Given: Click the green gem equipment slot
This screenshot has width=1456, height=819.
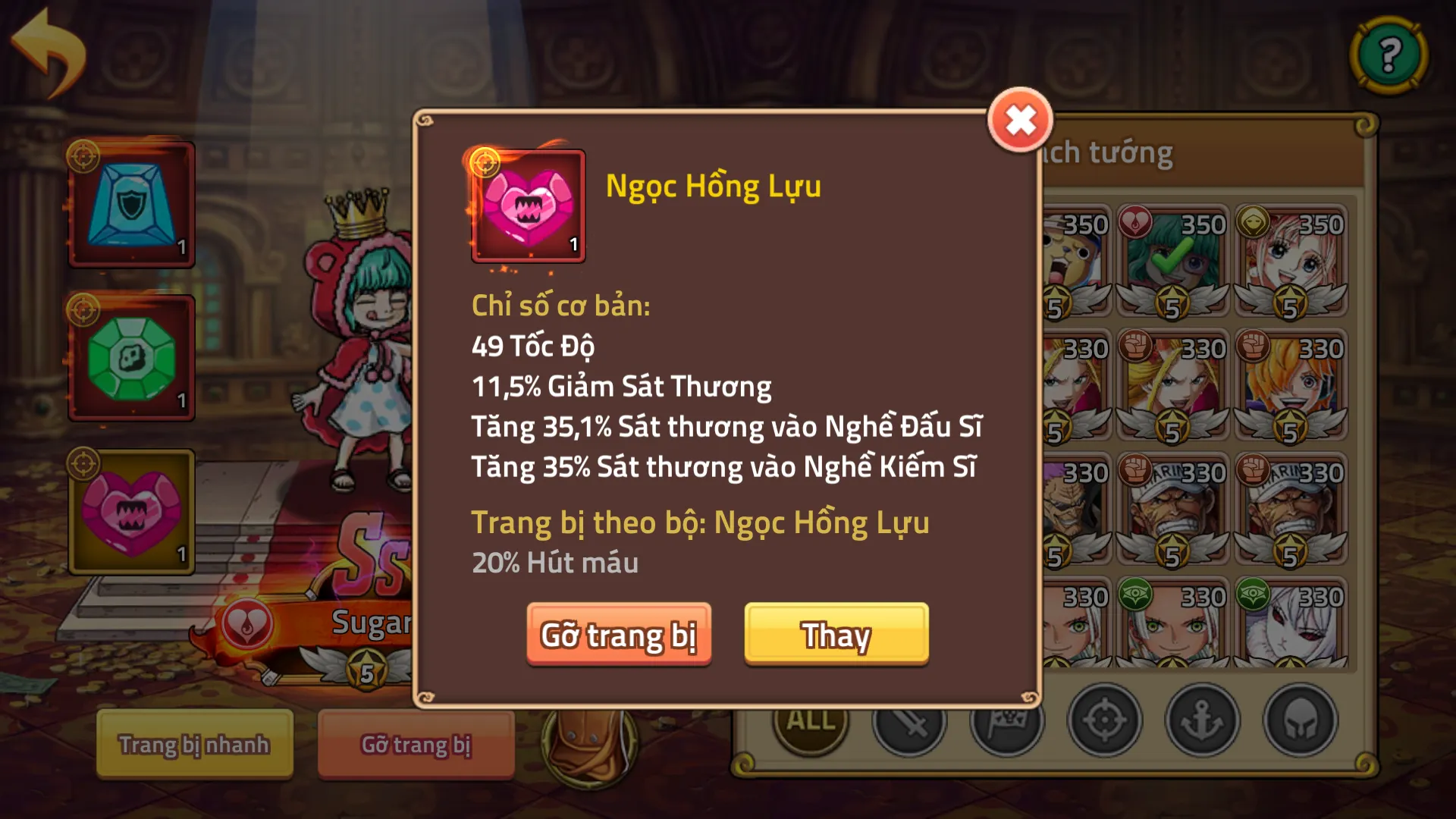Looking at the screenshot, I should [x=131, y=358].
